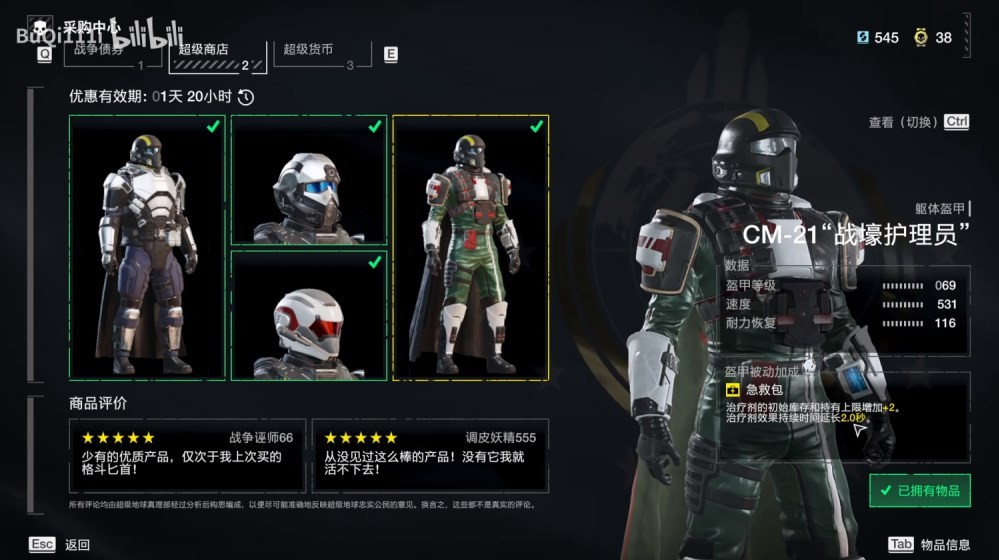Choose the blue-visor helmet item
The image size is (999, 560).
coord(309,180)
